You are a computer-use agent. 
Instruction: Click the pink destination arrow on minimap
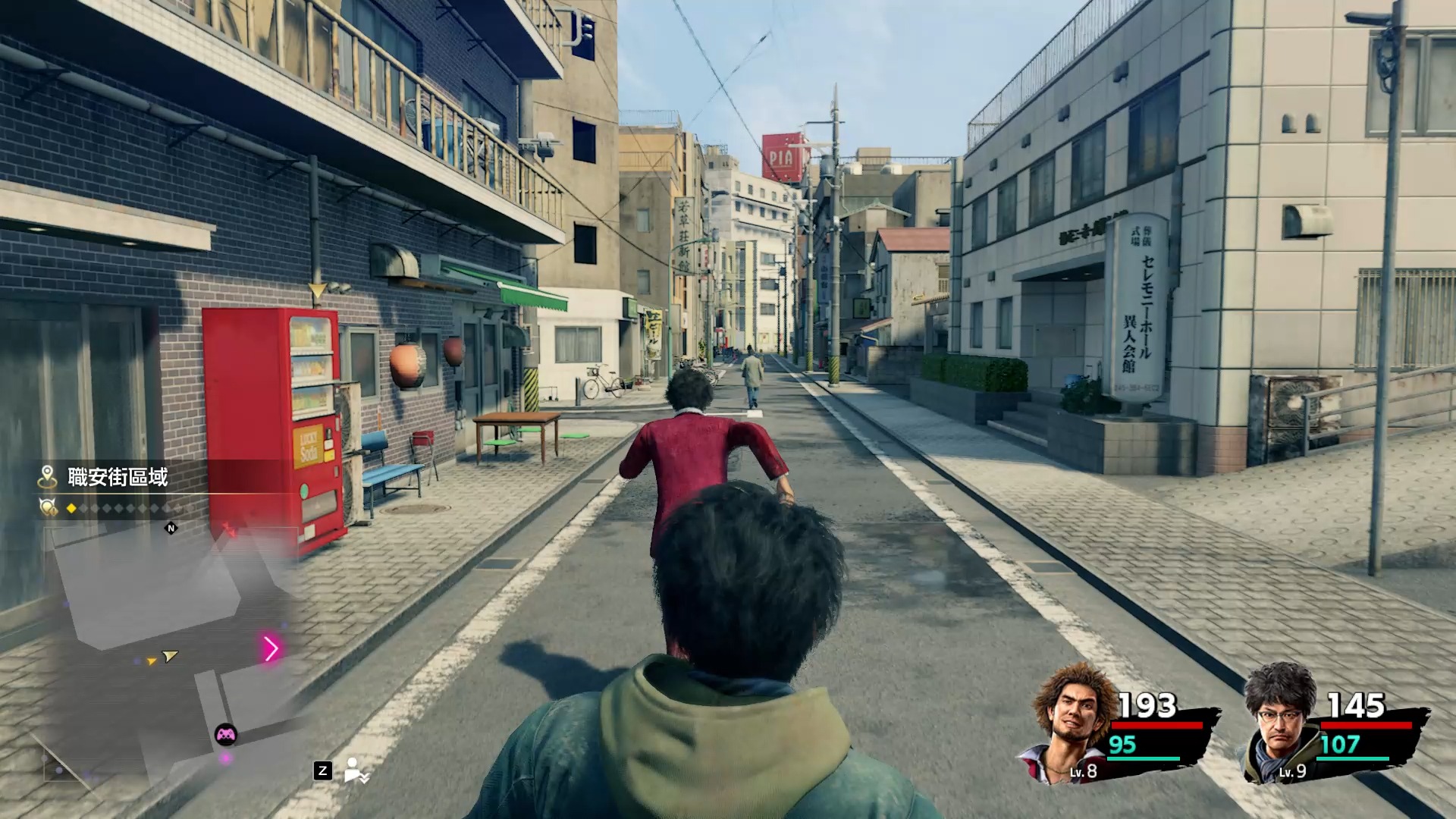pos(271,648)
